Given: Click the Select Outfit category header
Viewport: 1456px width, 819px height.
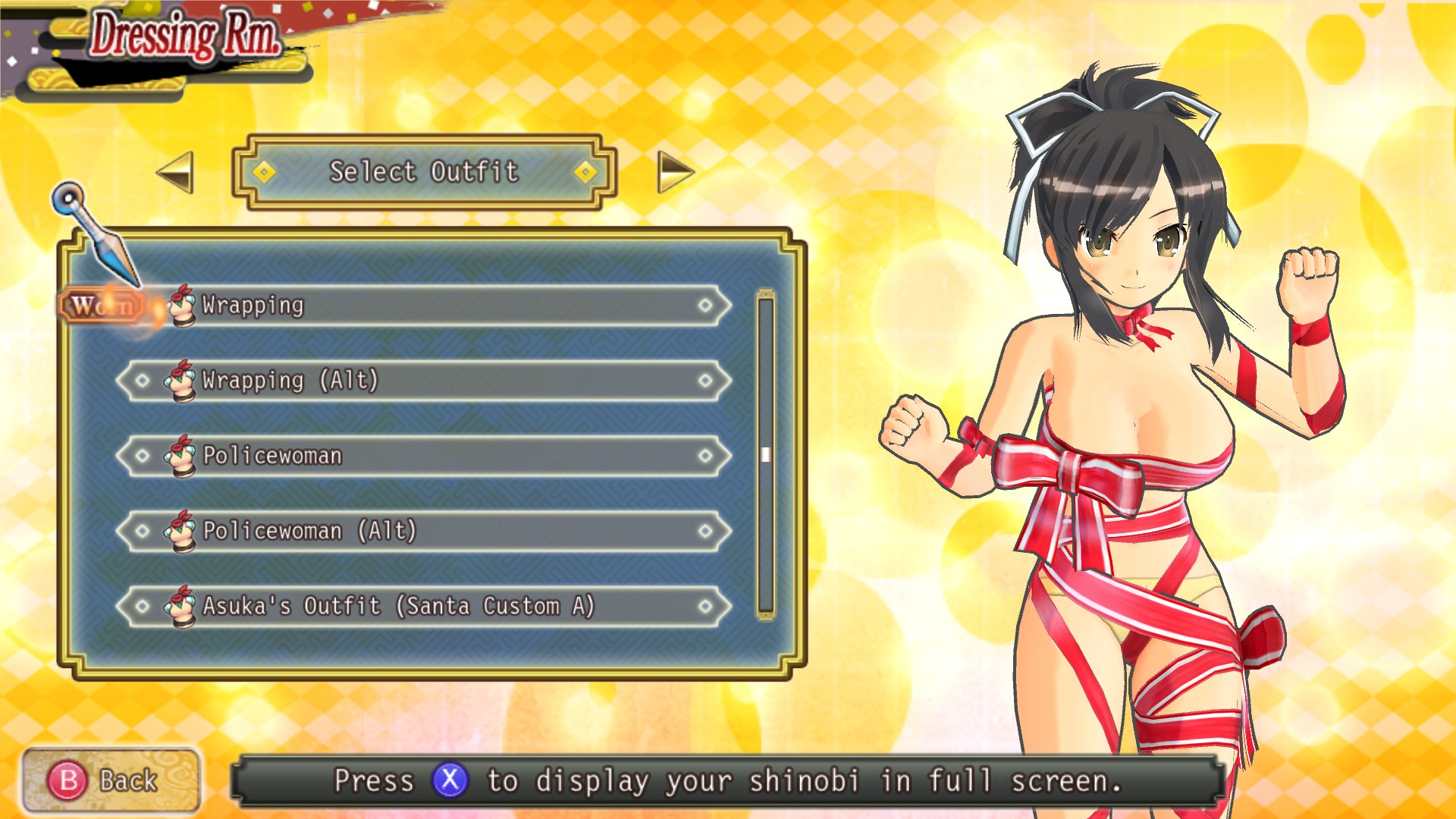Looking at the screenshot, I should pos(424,172).
